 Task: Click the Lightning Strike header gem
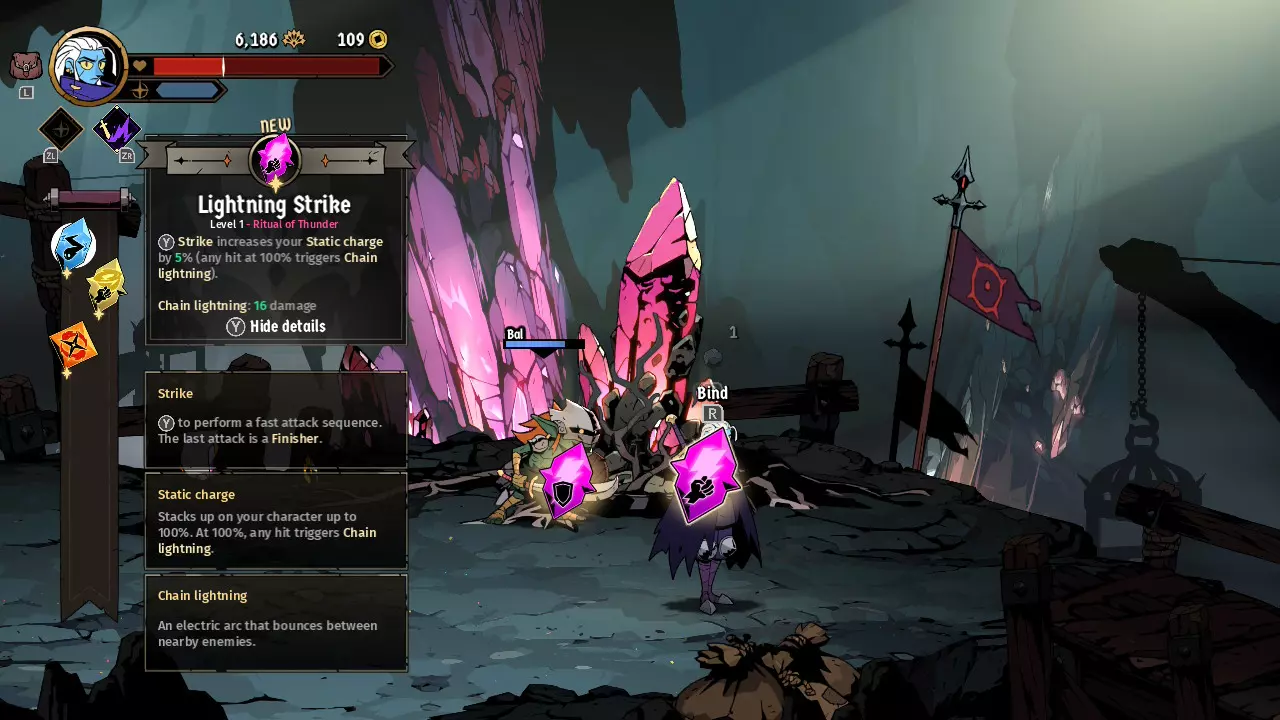tap(275, 159)
